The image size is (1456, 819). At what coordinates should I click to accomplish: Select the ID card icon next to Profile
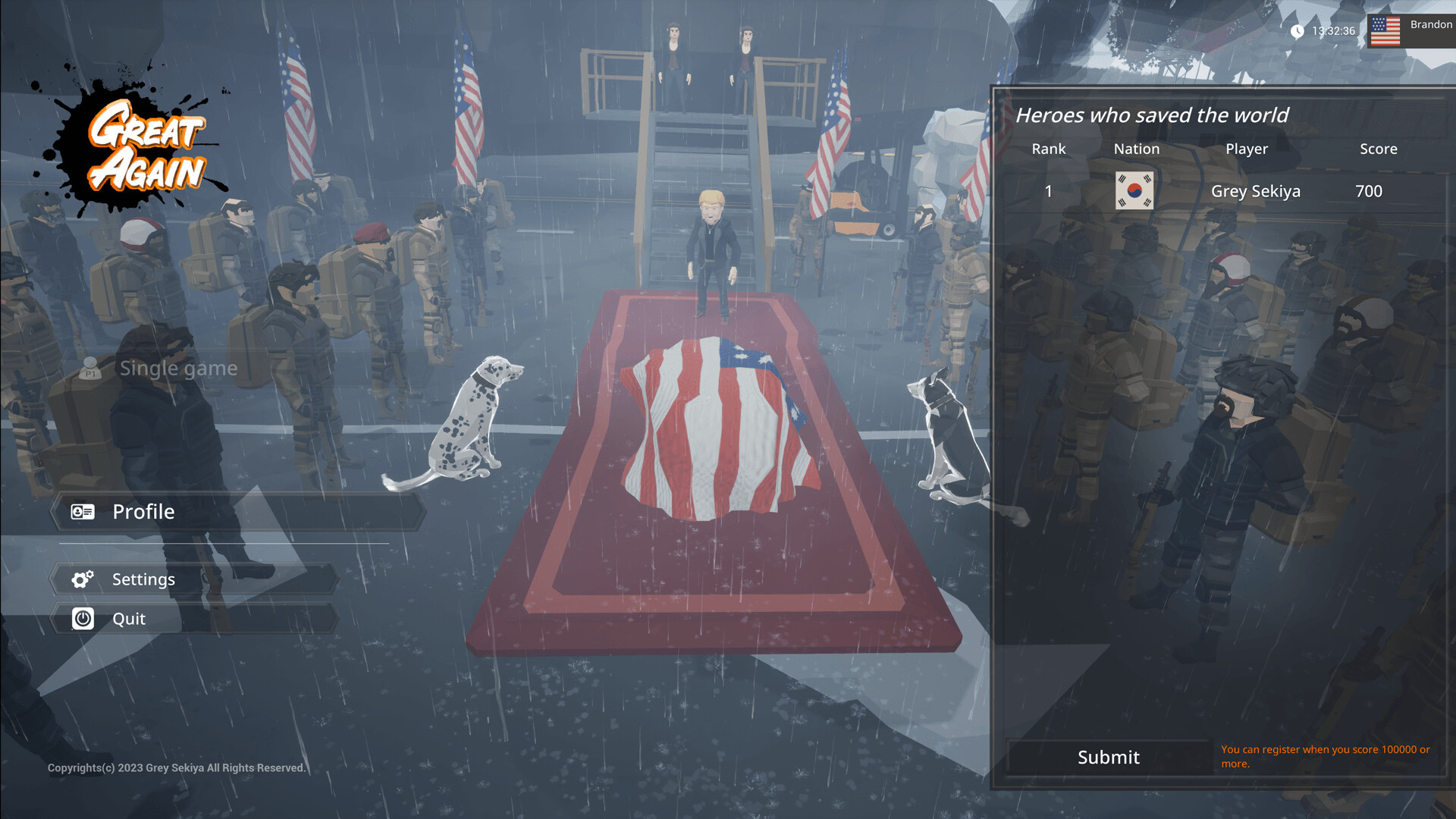83,511
